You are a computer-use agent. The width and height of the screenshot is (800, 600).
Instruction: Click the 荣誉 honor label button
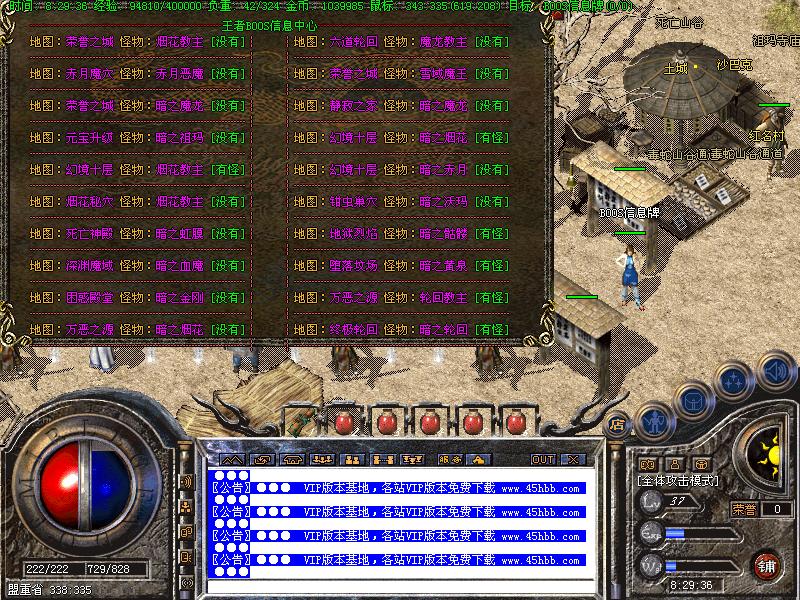(x=744, y=509)
